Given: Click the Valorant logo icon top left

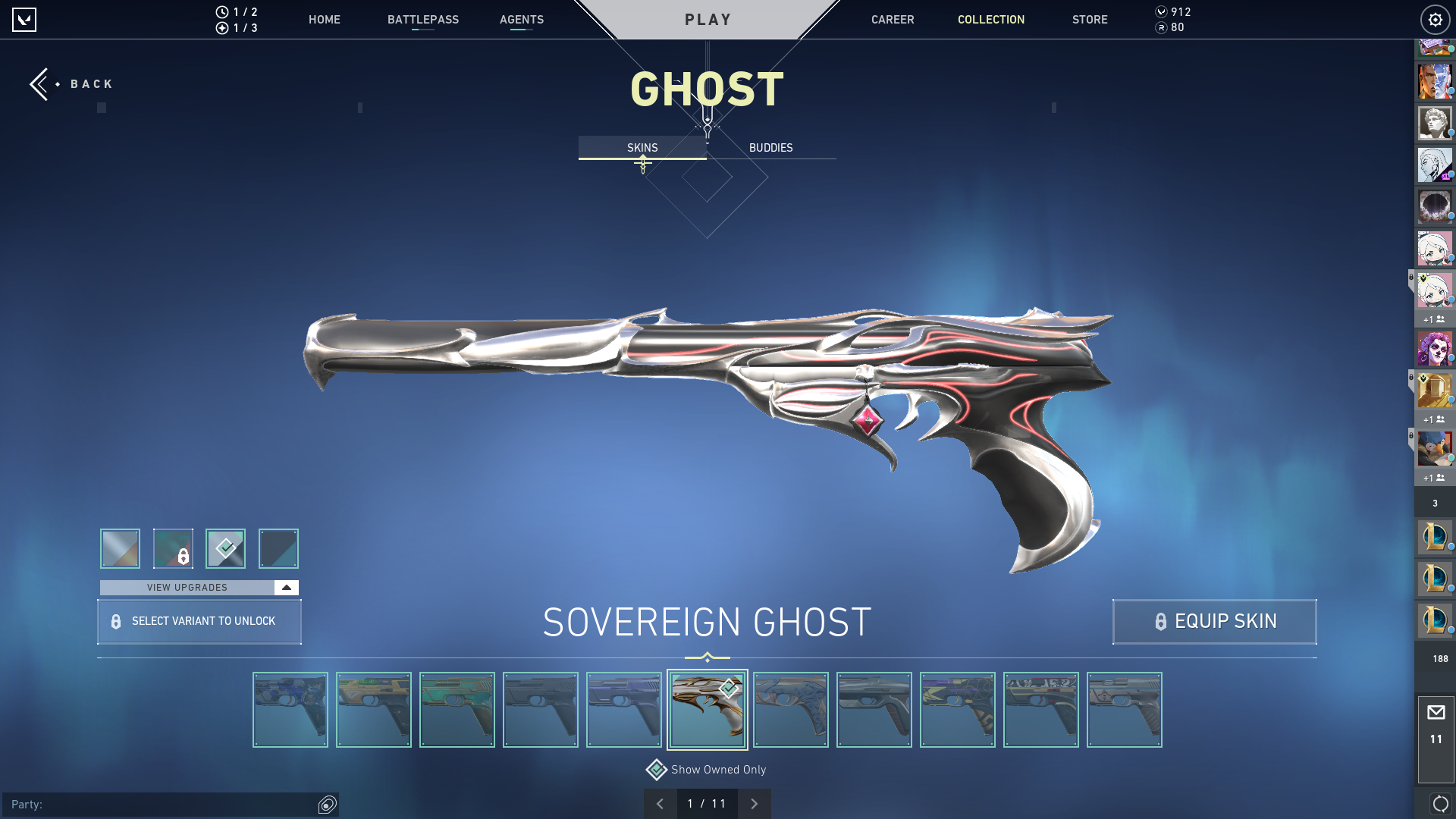Looking at the screenshot, I should tap(25, 20).
